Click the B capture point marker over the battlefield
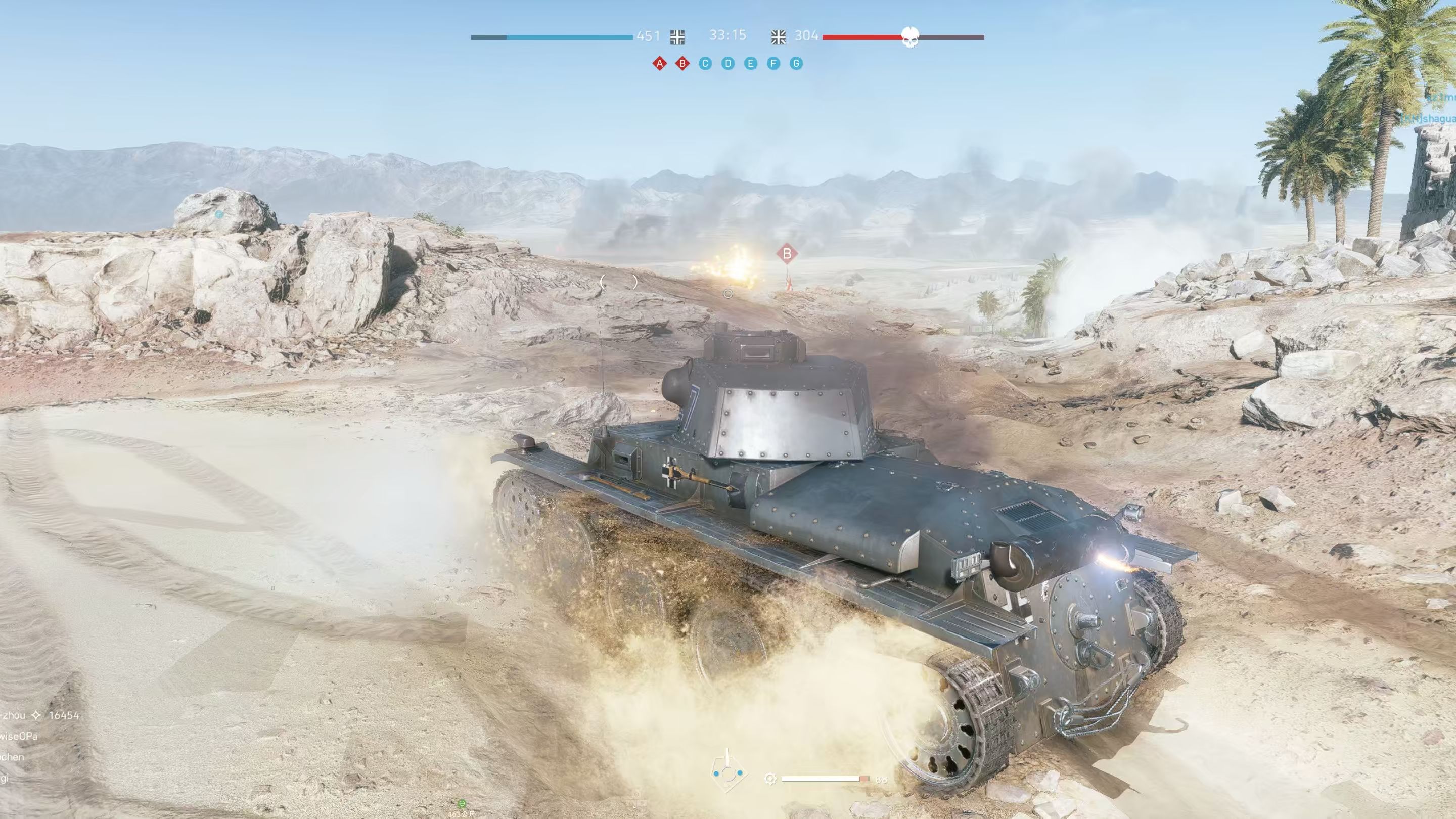Image resolution: width=1456 pixels, height=819 pixels. click(x=787, y=254)
